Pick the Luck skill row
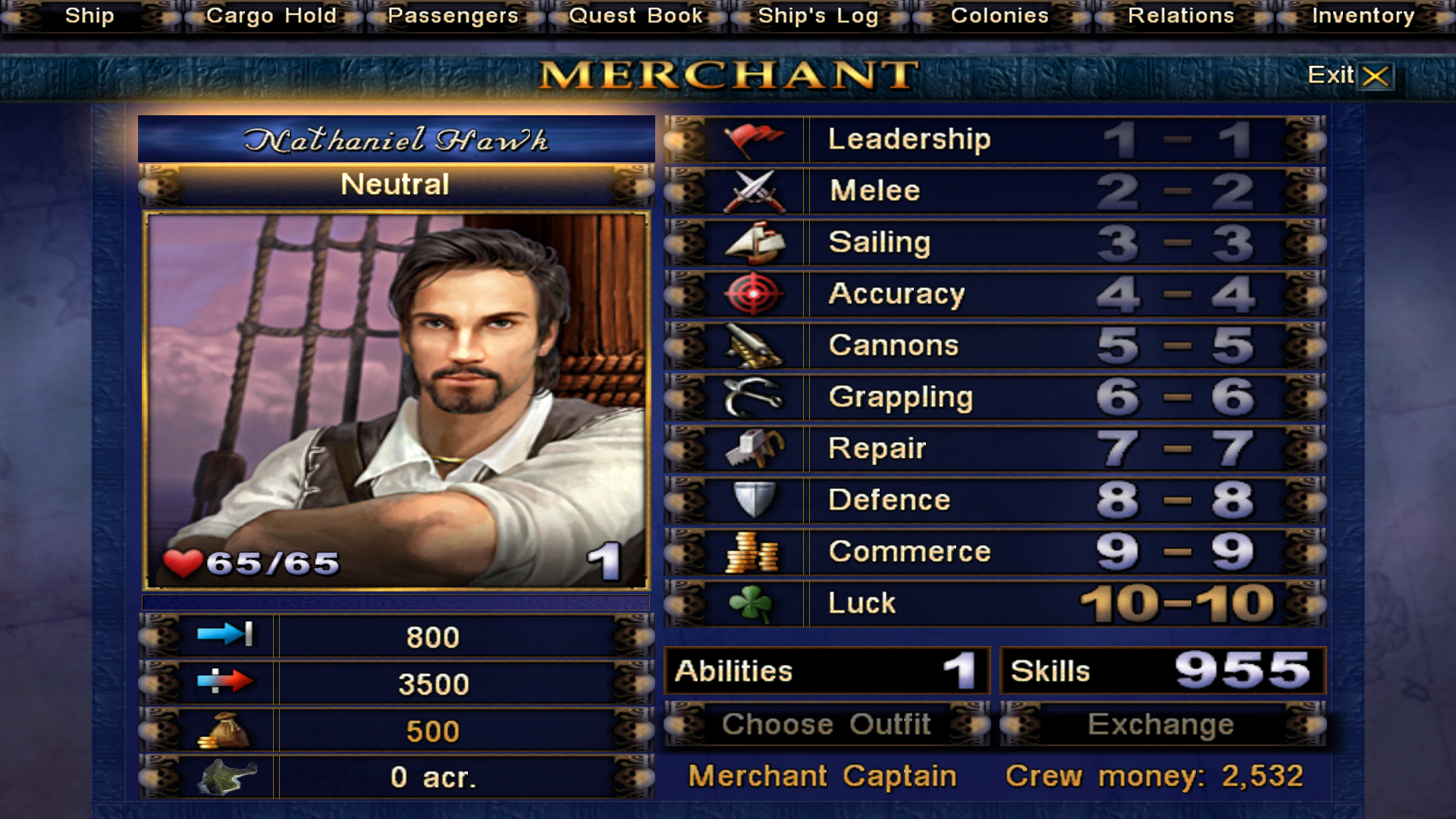 pyautogui.click(x=993, y=604)
